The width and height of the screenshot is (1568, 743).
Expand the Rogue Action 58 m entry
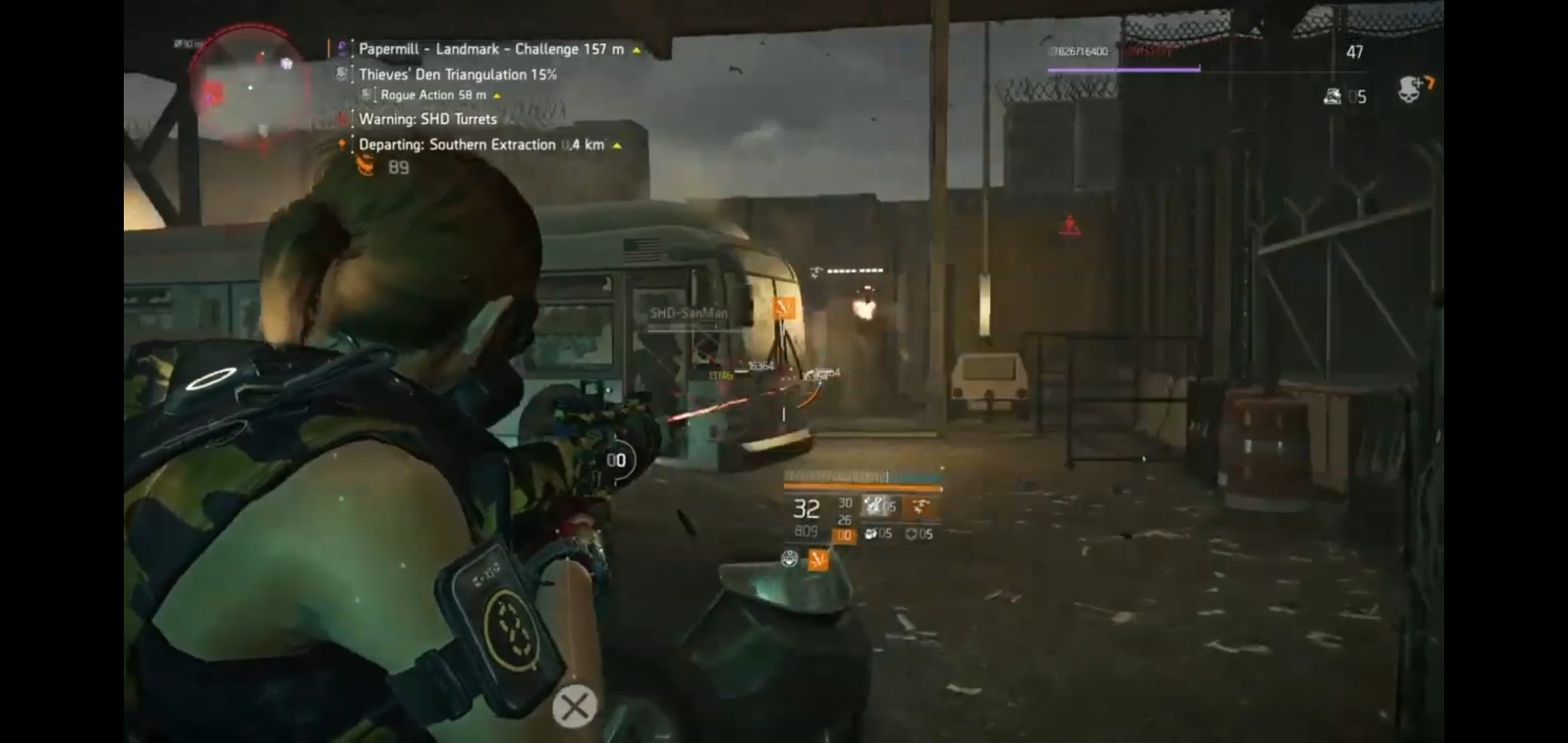point(497,95)
